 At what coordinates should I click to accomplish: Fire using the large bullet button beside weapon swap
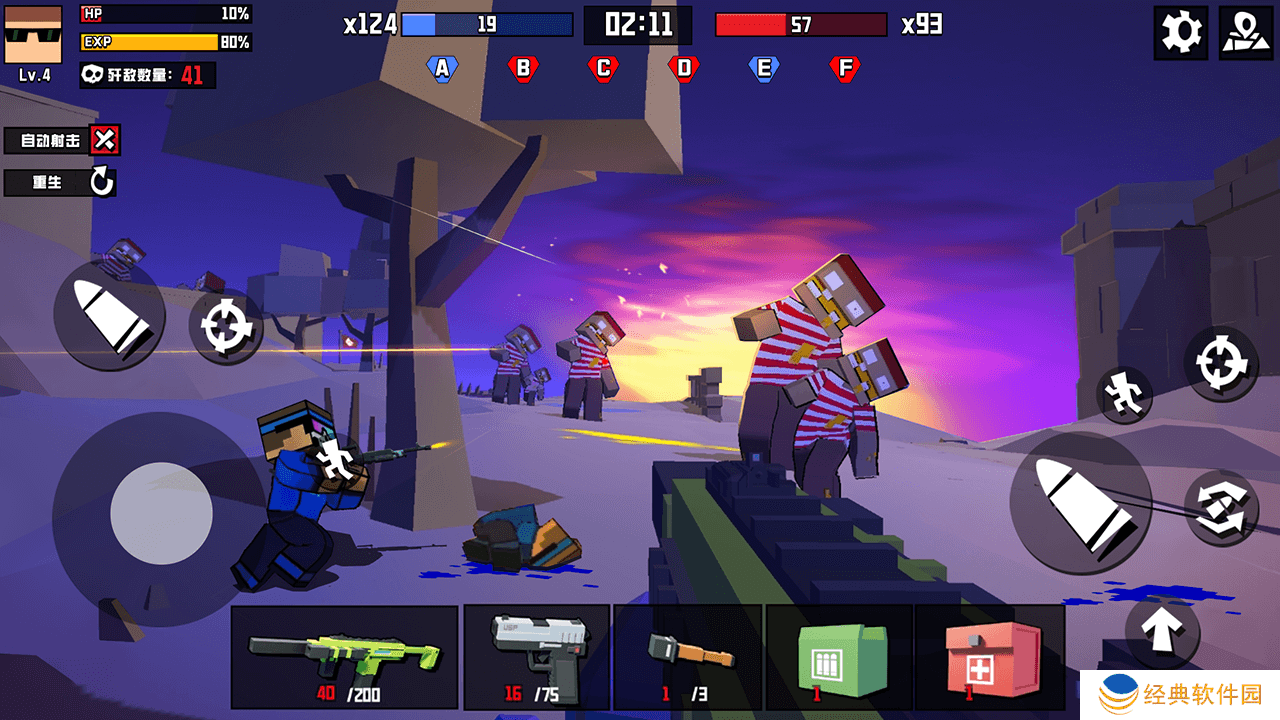[1080, 504]
